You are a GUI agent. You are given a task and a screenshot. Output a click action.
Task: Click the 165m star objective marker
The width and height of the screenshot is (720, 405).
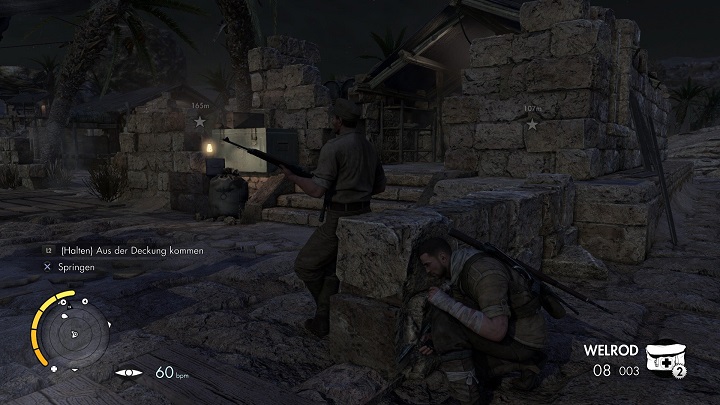pyautogui.click(x=200, y=121)
